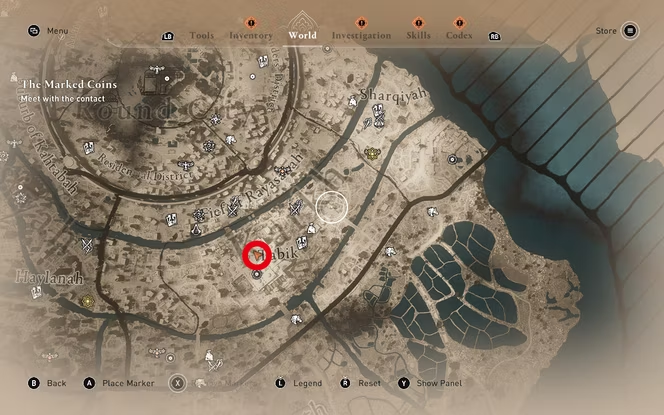Select the golden marker below Sharqiyah

pos(372,153)
